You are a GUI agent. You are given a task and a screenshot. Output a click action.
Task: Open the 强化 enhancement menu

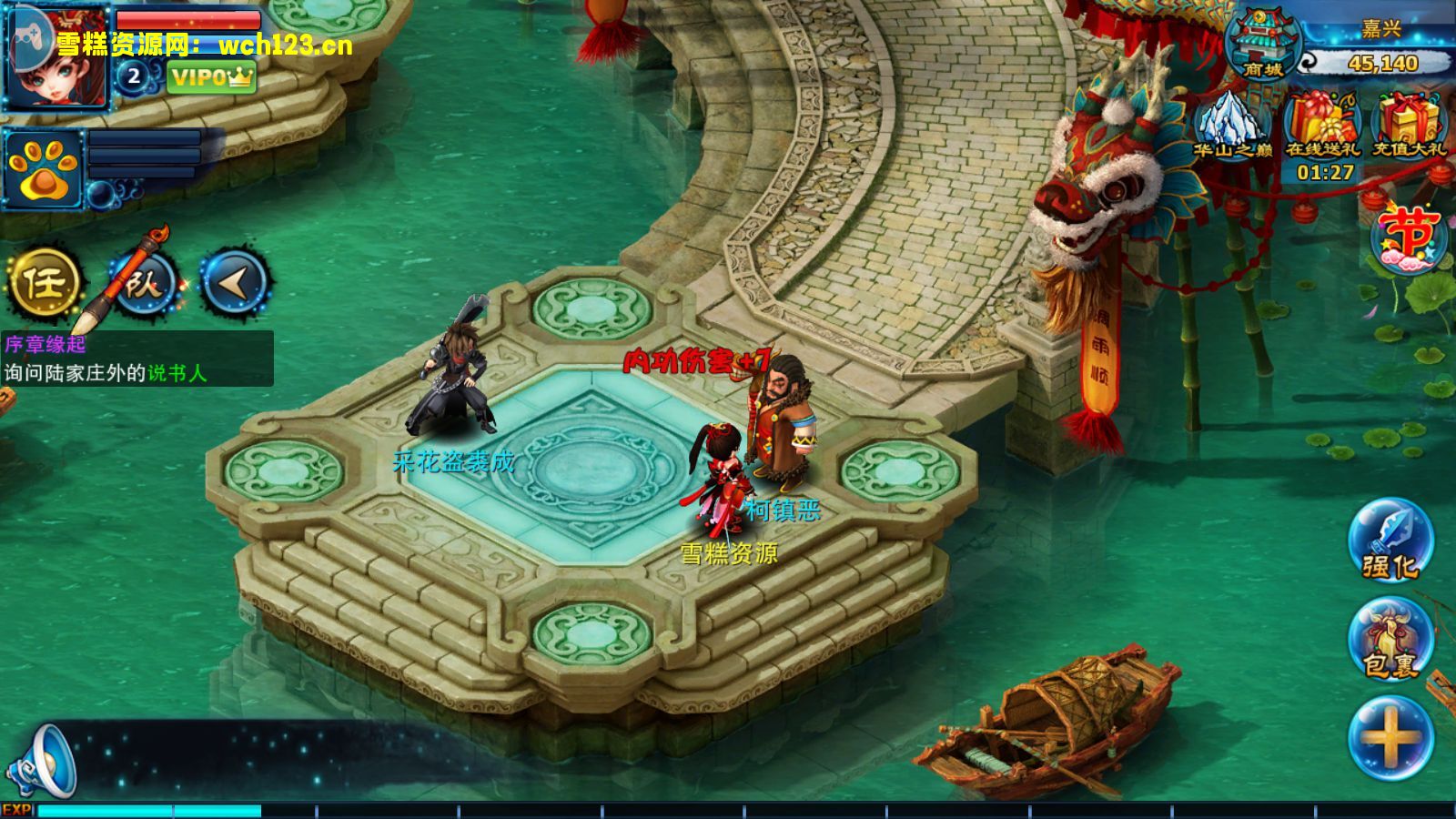coord(1390,541)
